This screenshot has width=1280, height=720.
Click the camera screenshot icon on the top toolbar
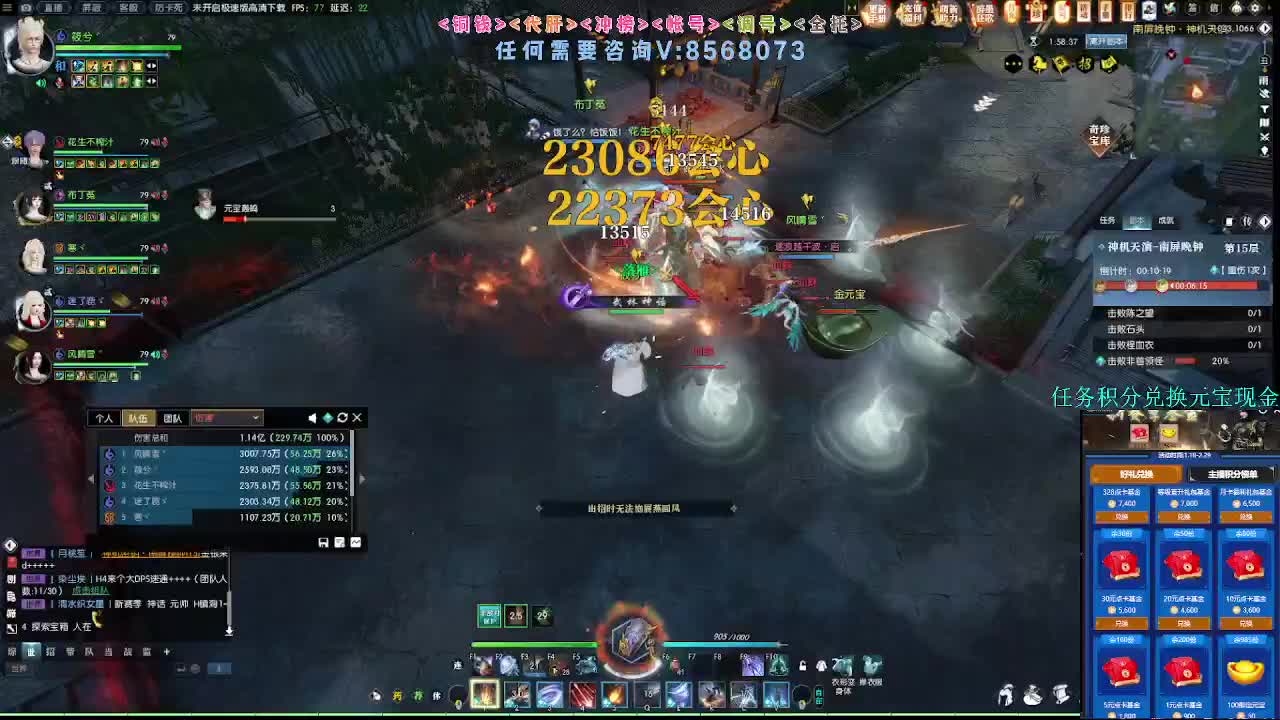27,8
